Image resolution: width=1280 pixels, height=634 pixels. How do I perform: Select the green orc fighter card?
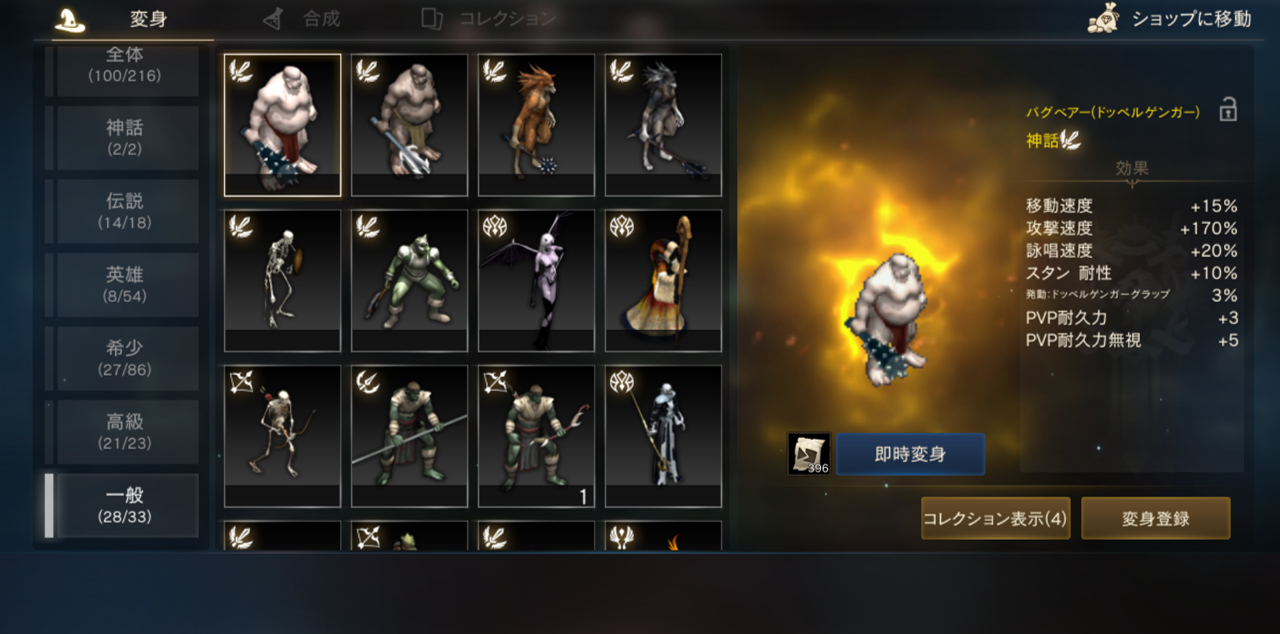(x=409, y=281)
